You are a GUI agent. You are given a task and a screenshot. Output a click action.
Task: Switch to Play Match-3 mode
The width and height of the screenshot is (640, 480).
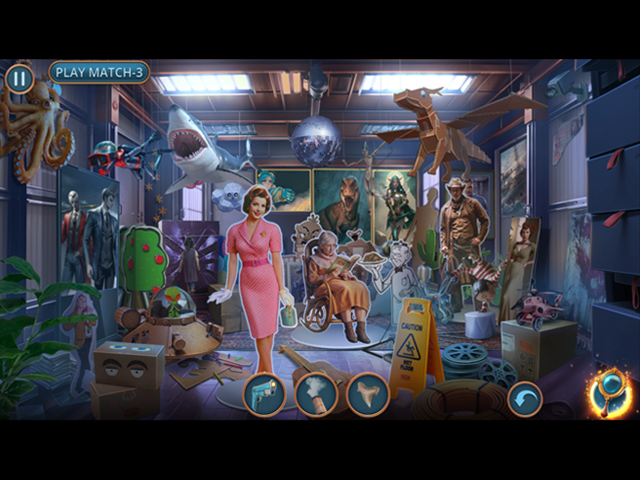(x=99, y=72)
